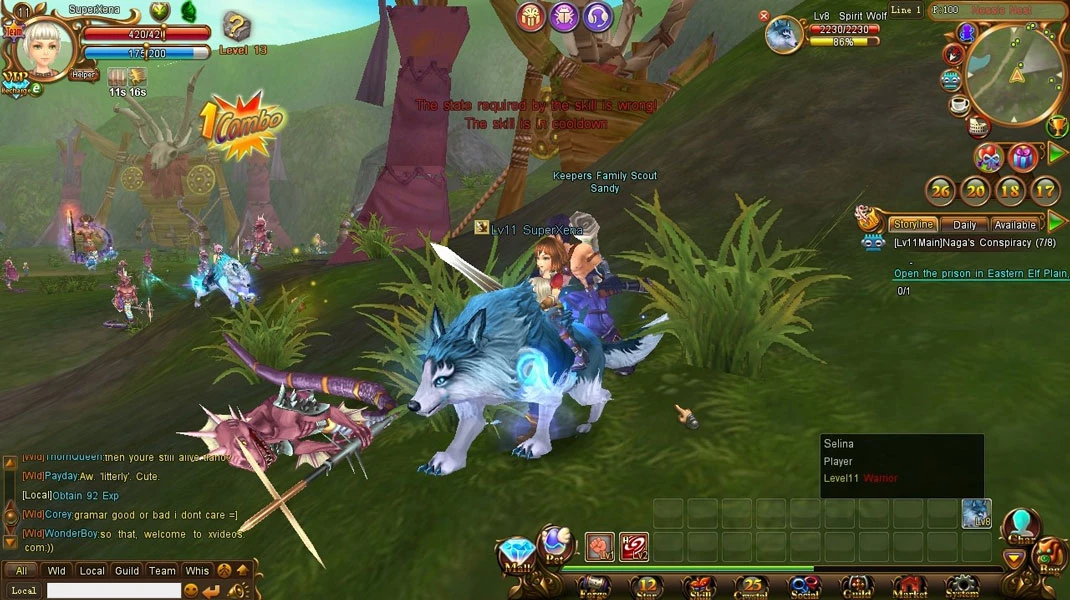This screenshot has width=1070, height=600.
Task: Open the chat emoticon smiley picker
Action: (191, 591)
